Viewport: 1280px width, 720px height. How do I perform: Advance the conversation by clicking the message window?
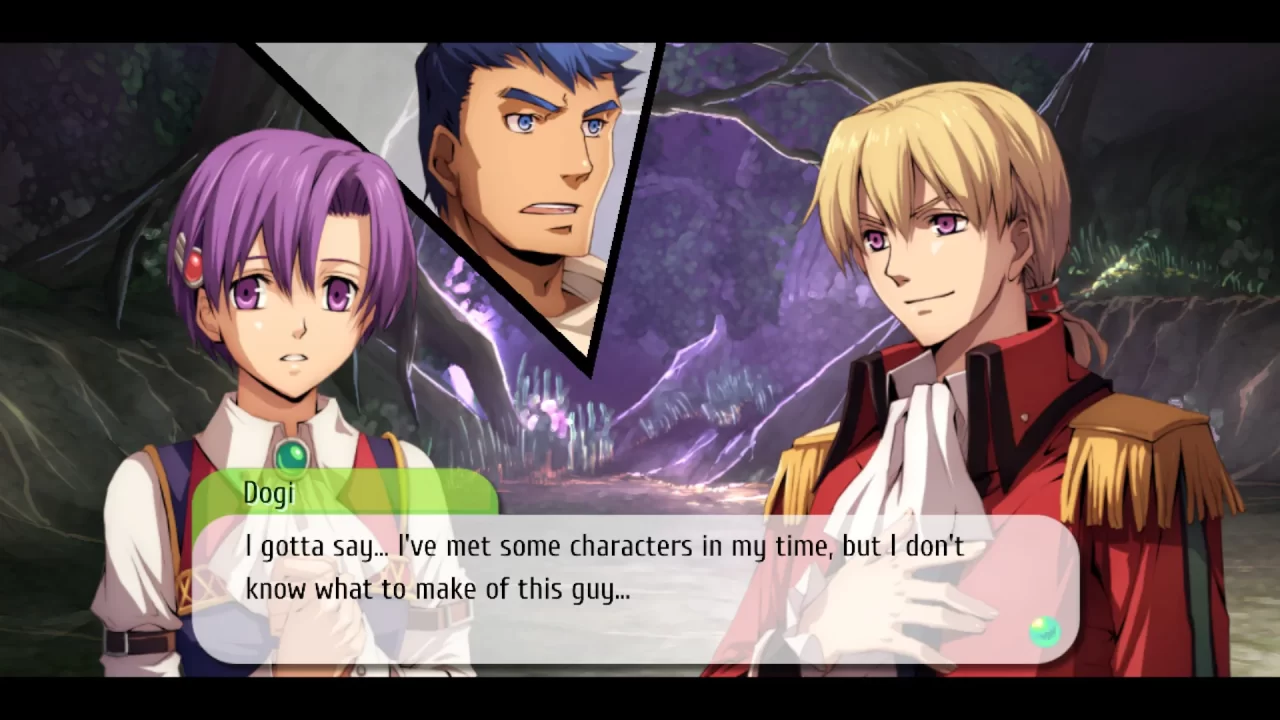[640, 590]
